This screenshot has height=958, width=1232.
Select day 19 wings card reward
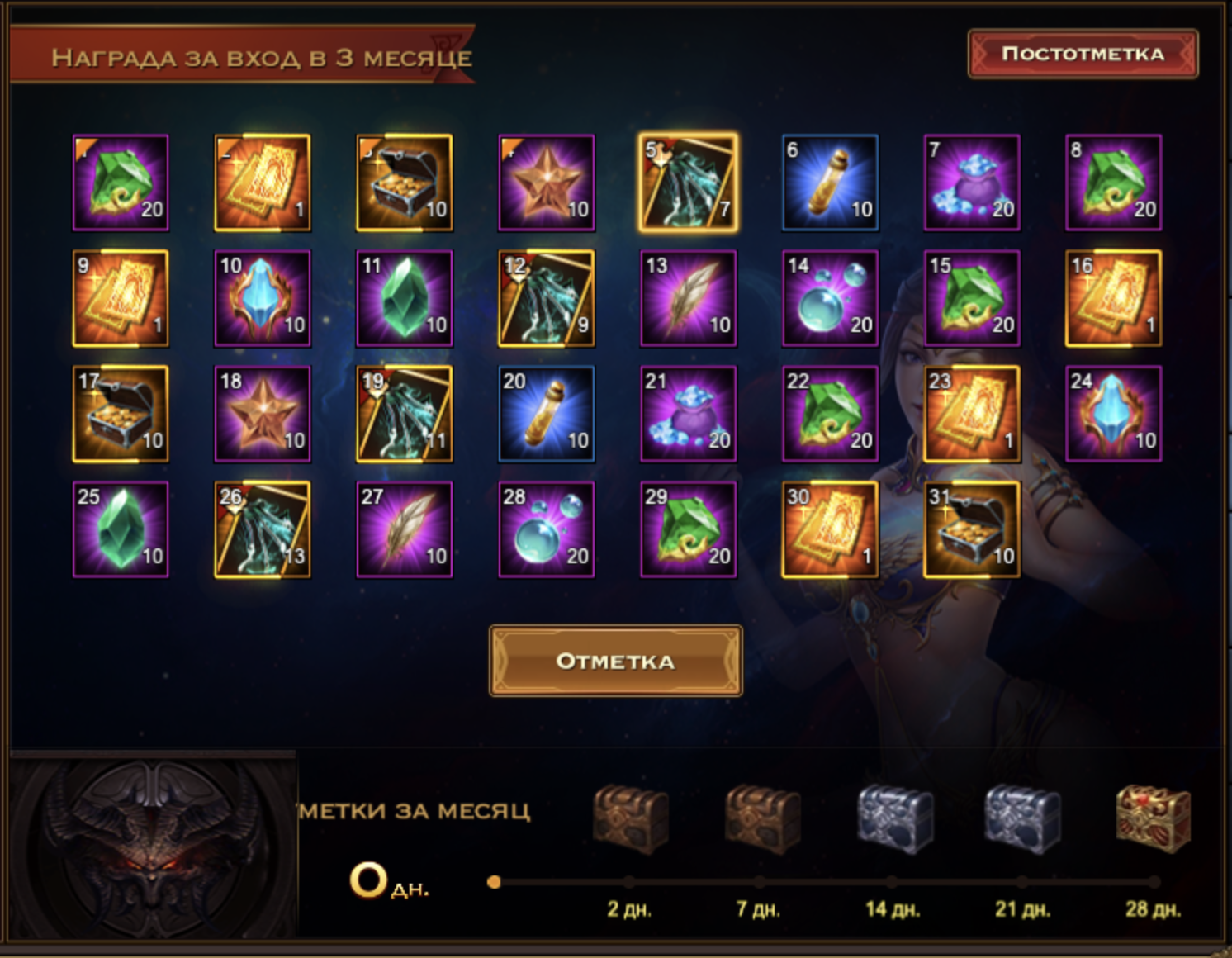tap(405, 414)
